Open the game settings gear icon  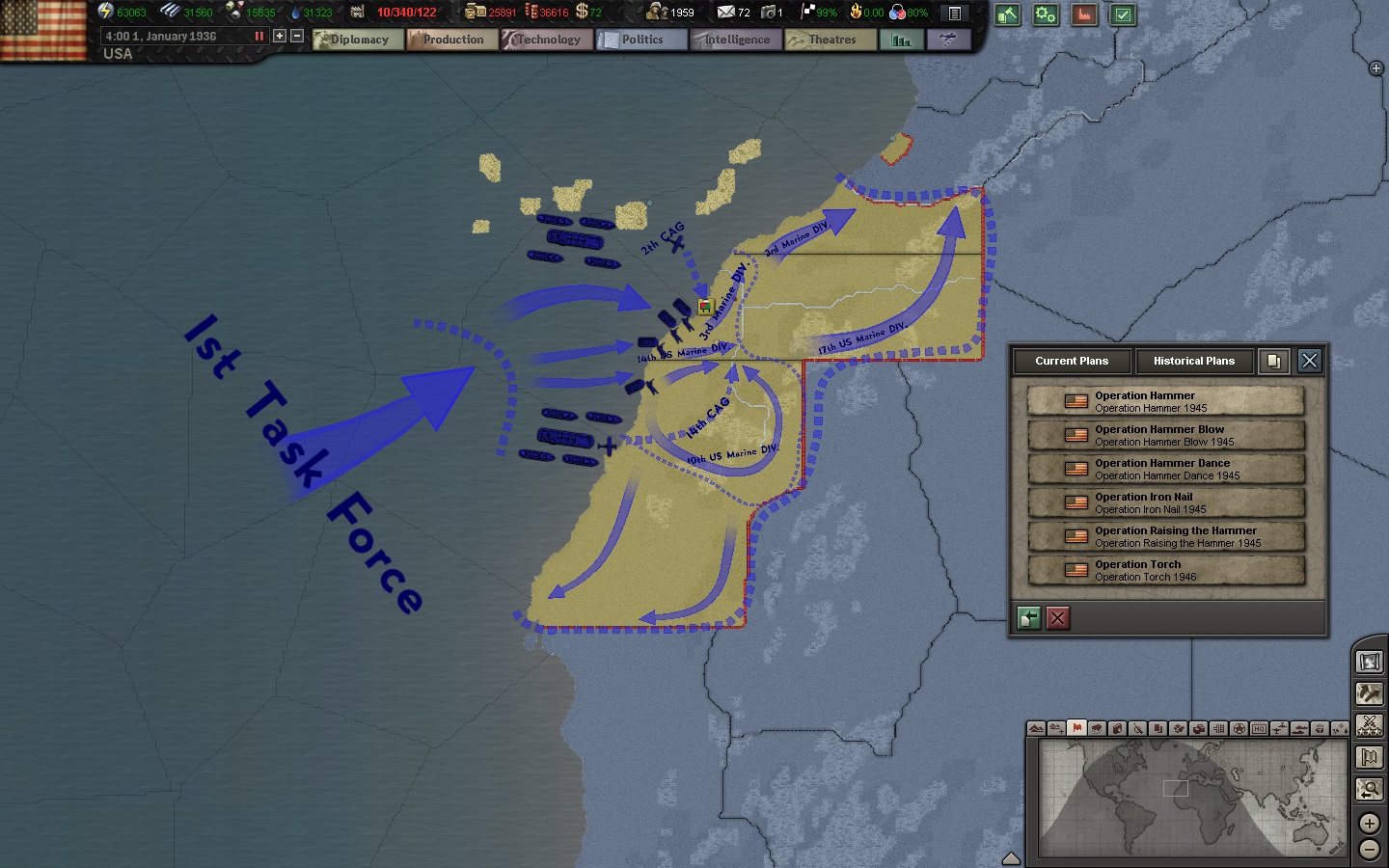(1046, 15)
